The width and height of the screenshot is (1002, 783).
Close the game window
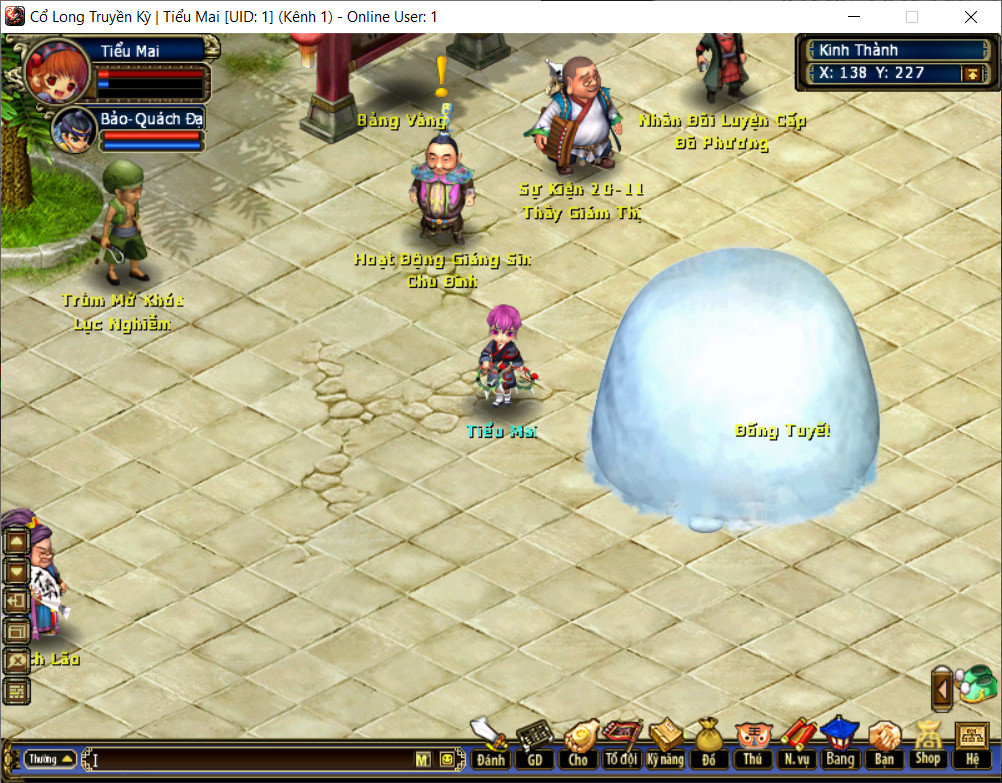tap(971, 17)
